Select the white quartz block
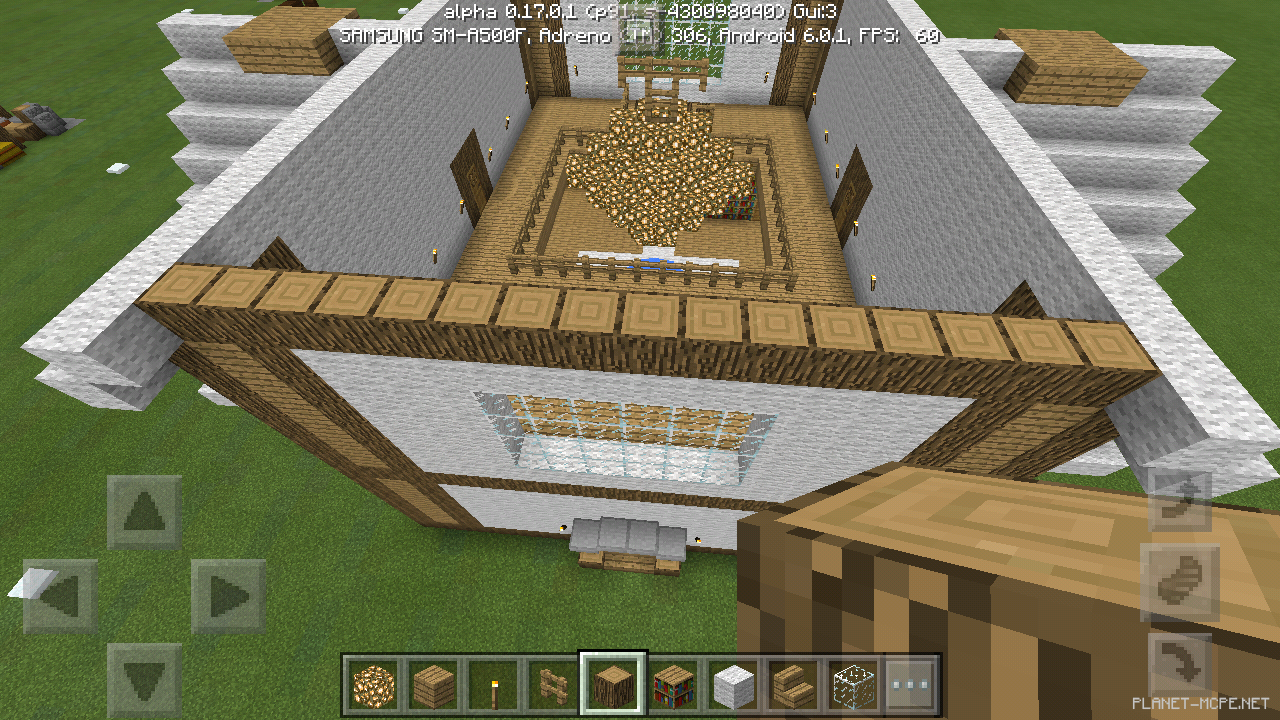The image size is (1280, 720). tap(731, 685)
